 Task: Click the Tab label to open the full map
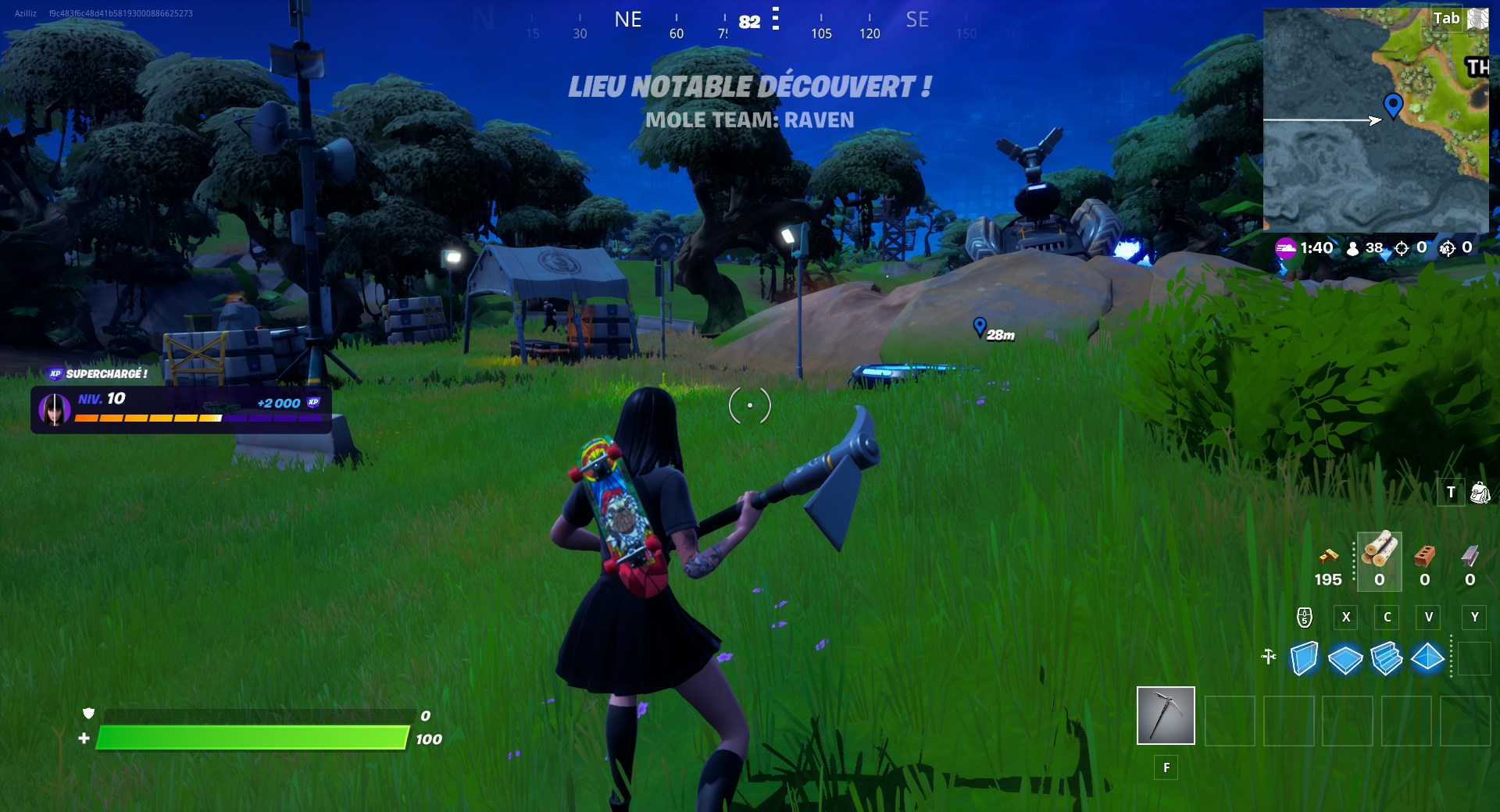(x=1447, y=20)
